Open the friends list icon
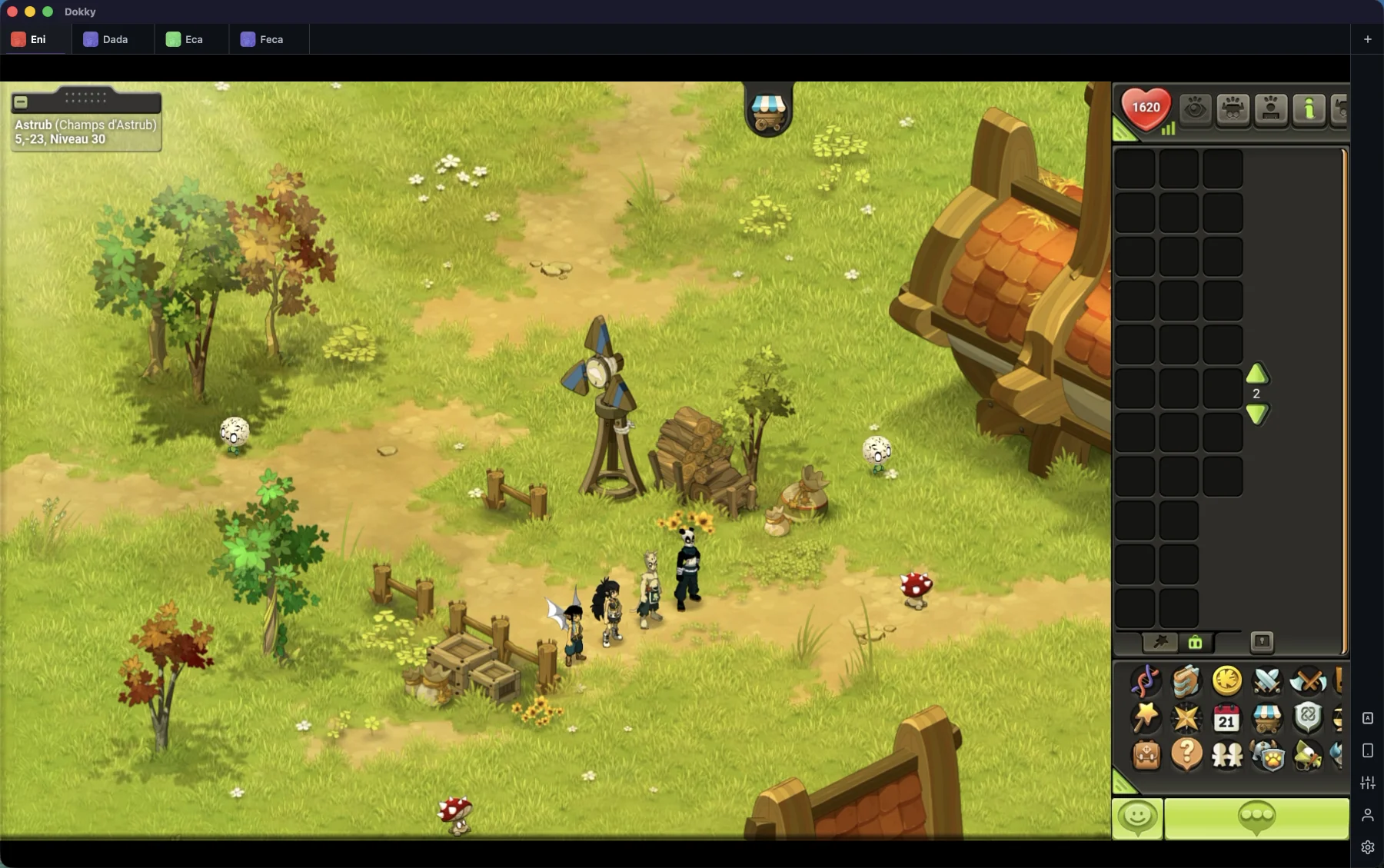This screenshot has width=1384, height=868. 1228,755
